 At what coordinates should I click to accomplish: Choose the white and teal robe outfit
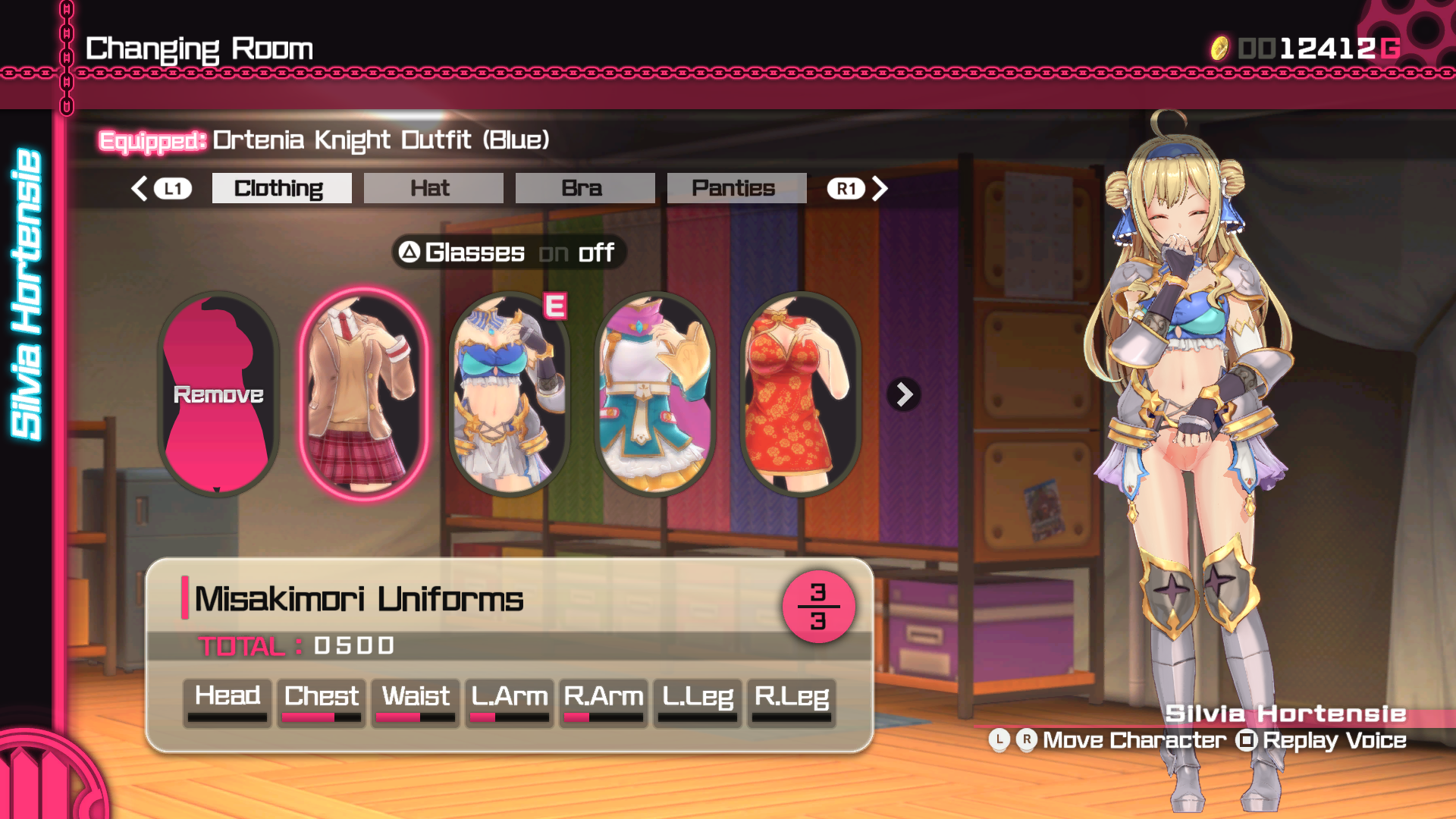[655, 394]
